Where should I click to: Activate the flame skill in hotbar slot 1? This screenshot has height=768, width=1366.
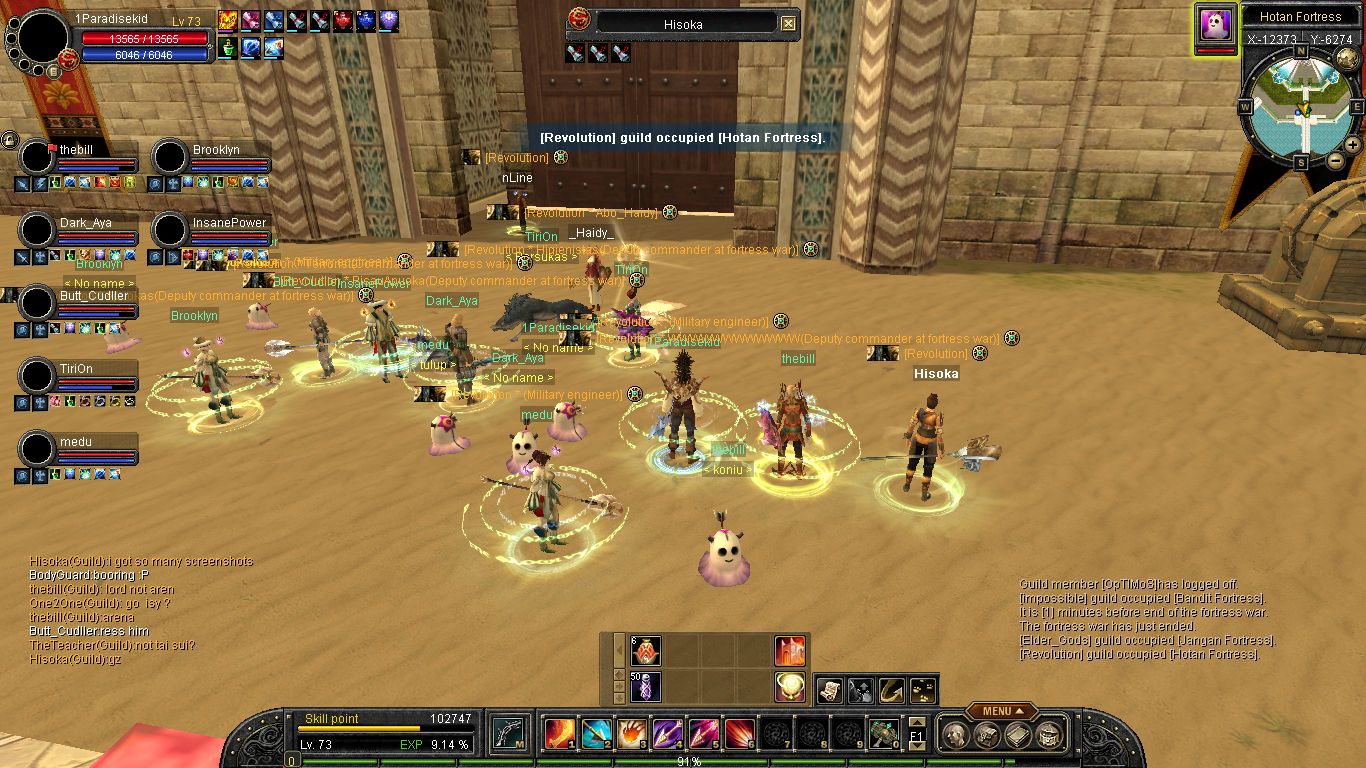(558, 735)
